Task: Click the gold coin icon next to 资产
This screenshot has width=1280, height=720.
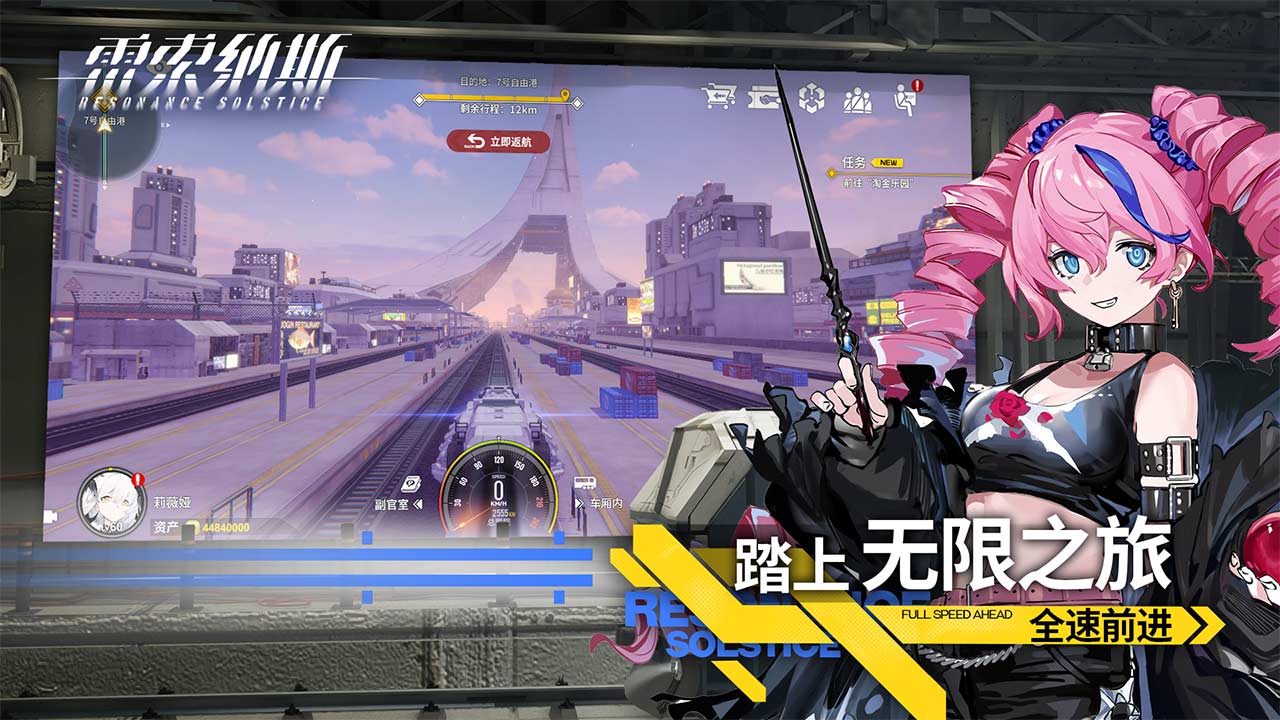Action: [x=196, y=527]
